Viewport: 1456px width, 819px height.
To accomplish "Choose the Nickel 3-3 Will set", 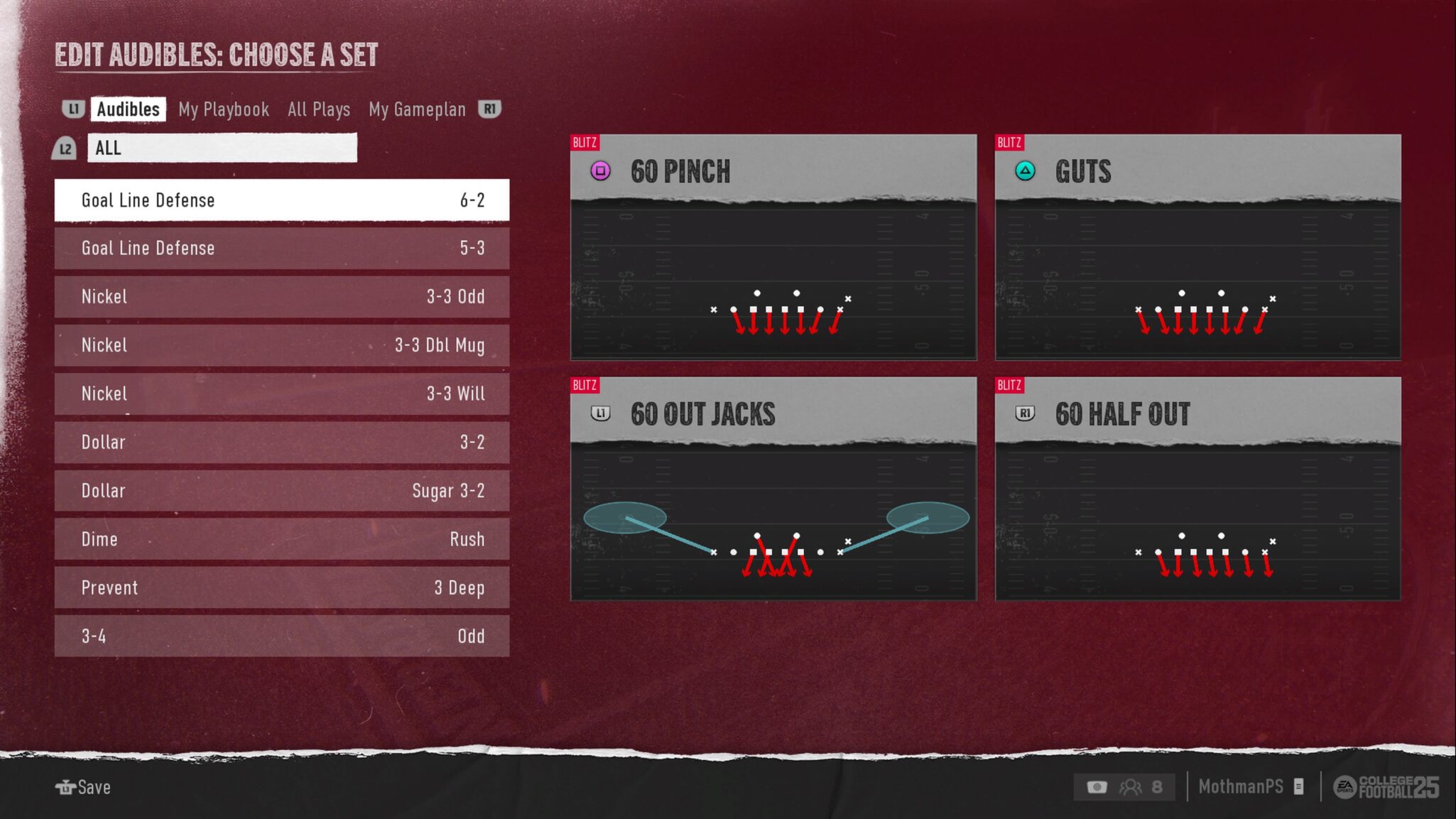I will 282,394.
